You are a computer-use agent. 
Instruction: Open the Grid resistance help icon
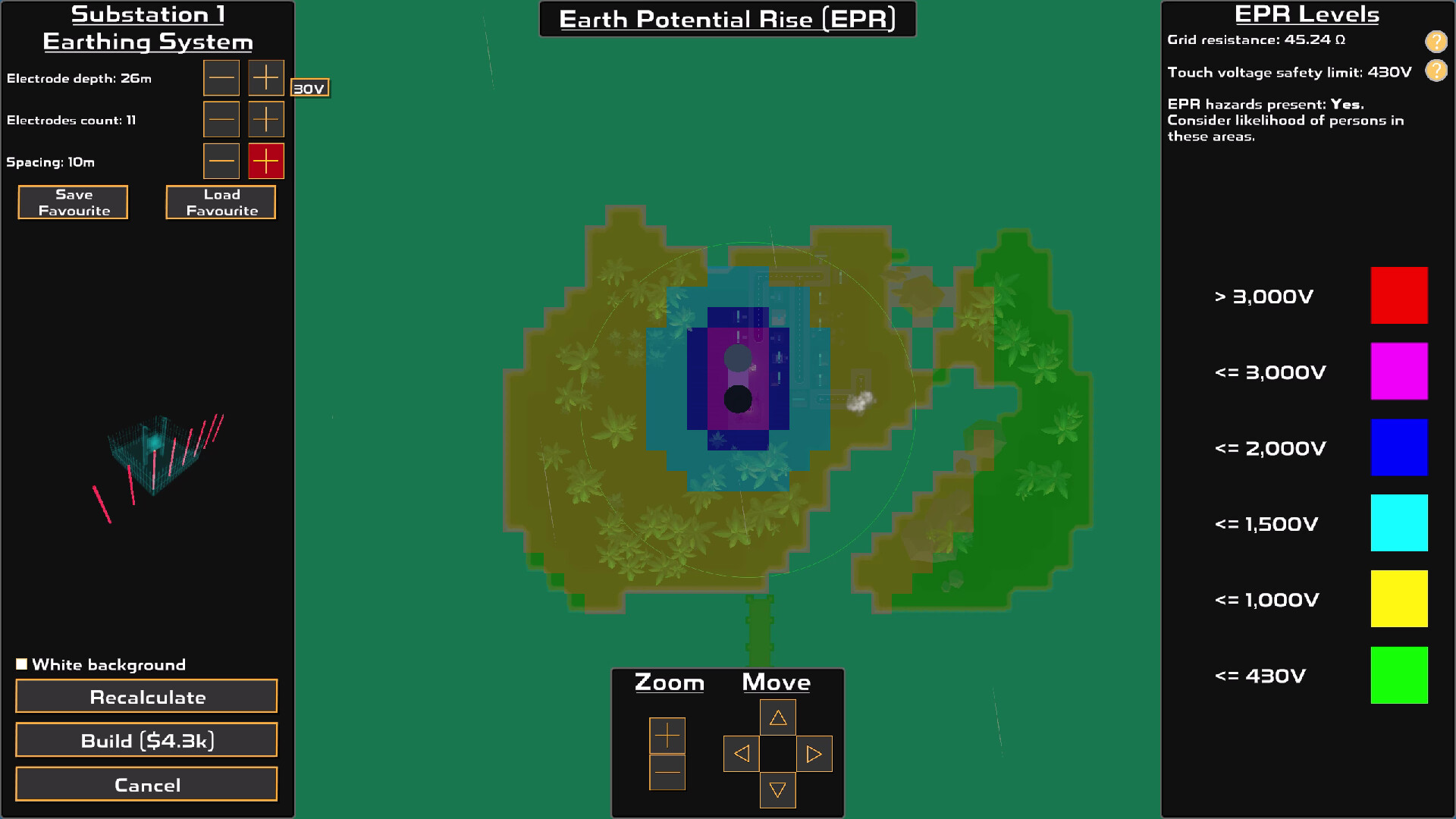1437,42
